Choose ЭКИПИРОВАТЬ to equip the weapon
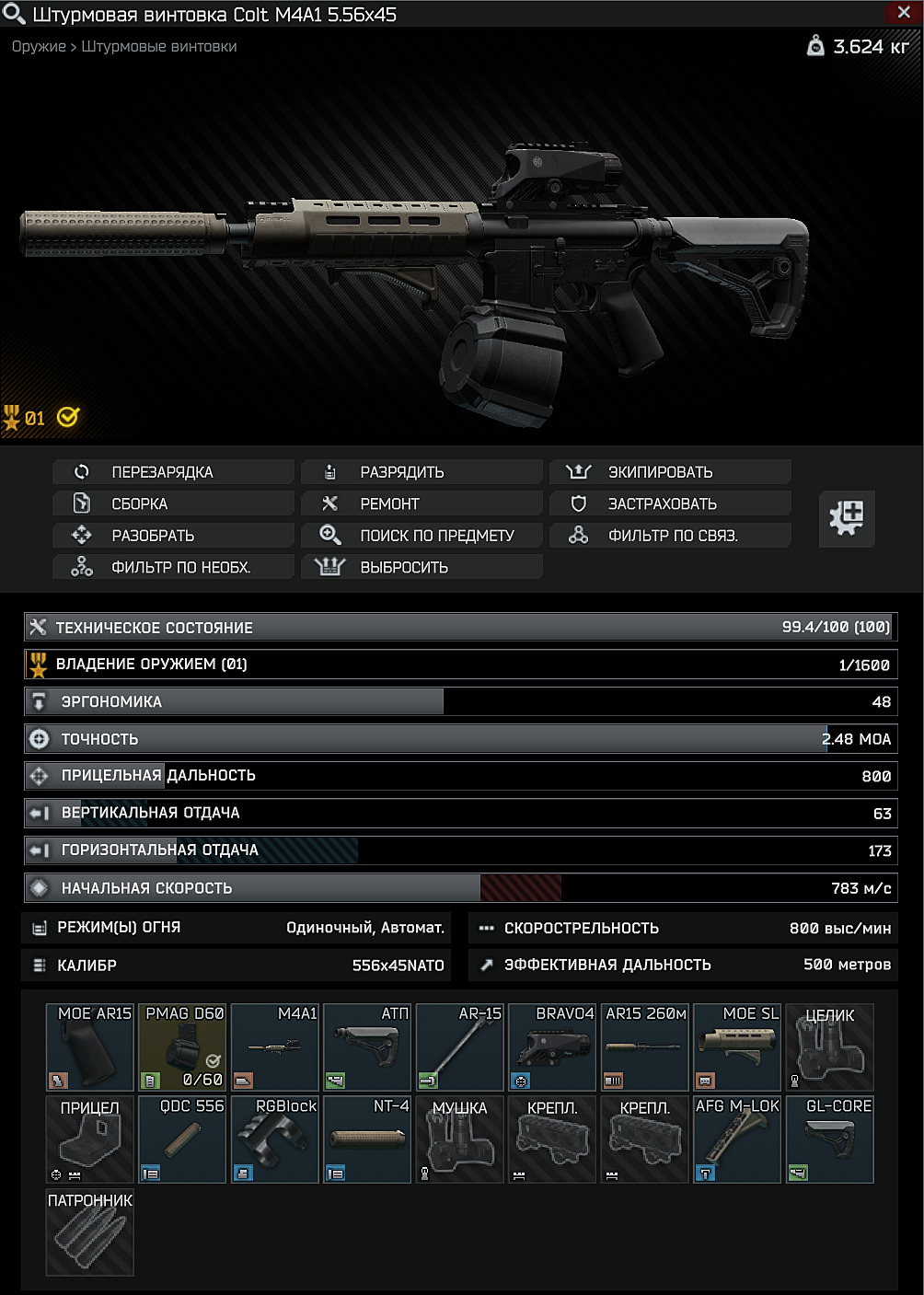The image size is (924, 1295). pos(670,472)
